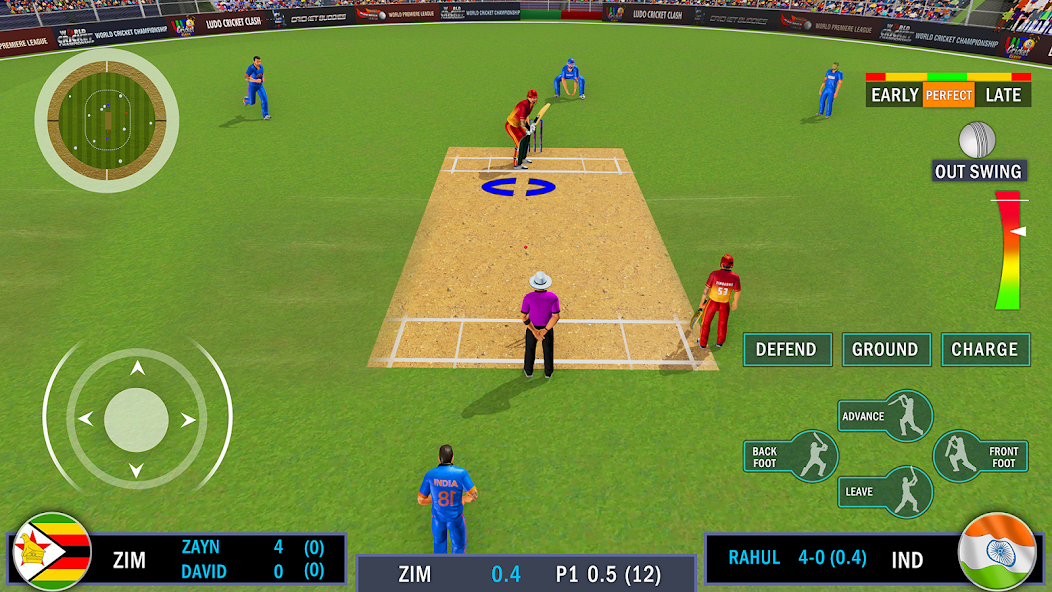
Task: Select the GROUND shot option
Action: click(x=885, y=350)
